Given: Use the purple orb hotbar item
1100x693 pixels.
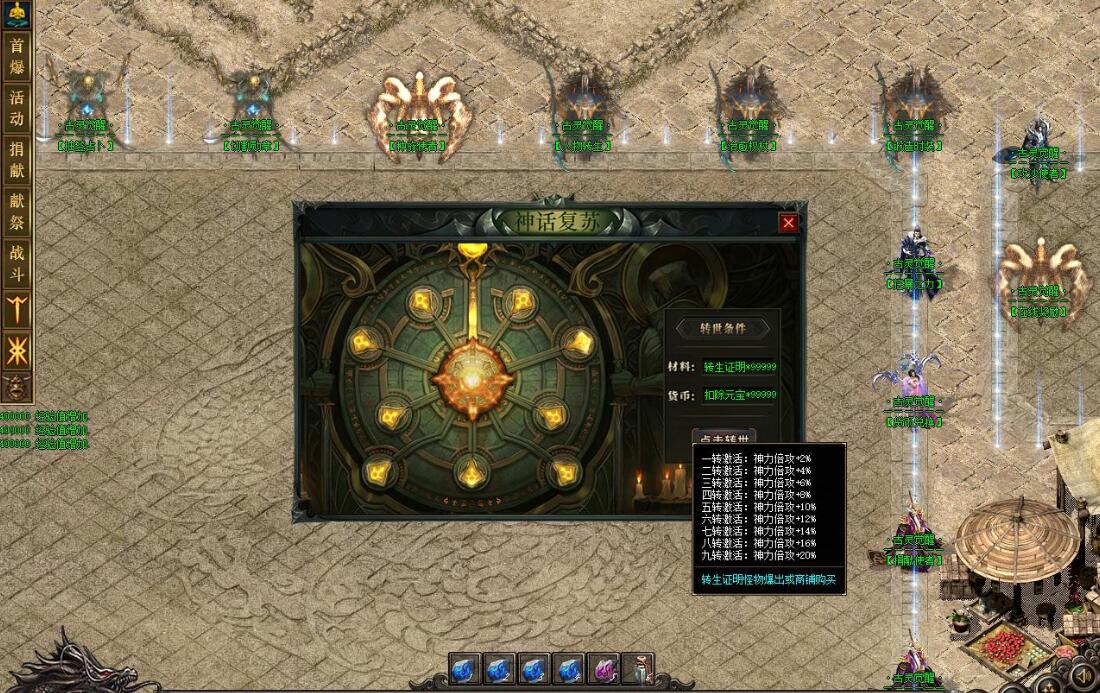Looking at the screenshot, I should pyautogui.click(x=604, y=667).
